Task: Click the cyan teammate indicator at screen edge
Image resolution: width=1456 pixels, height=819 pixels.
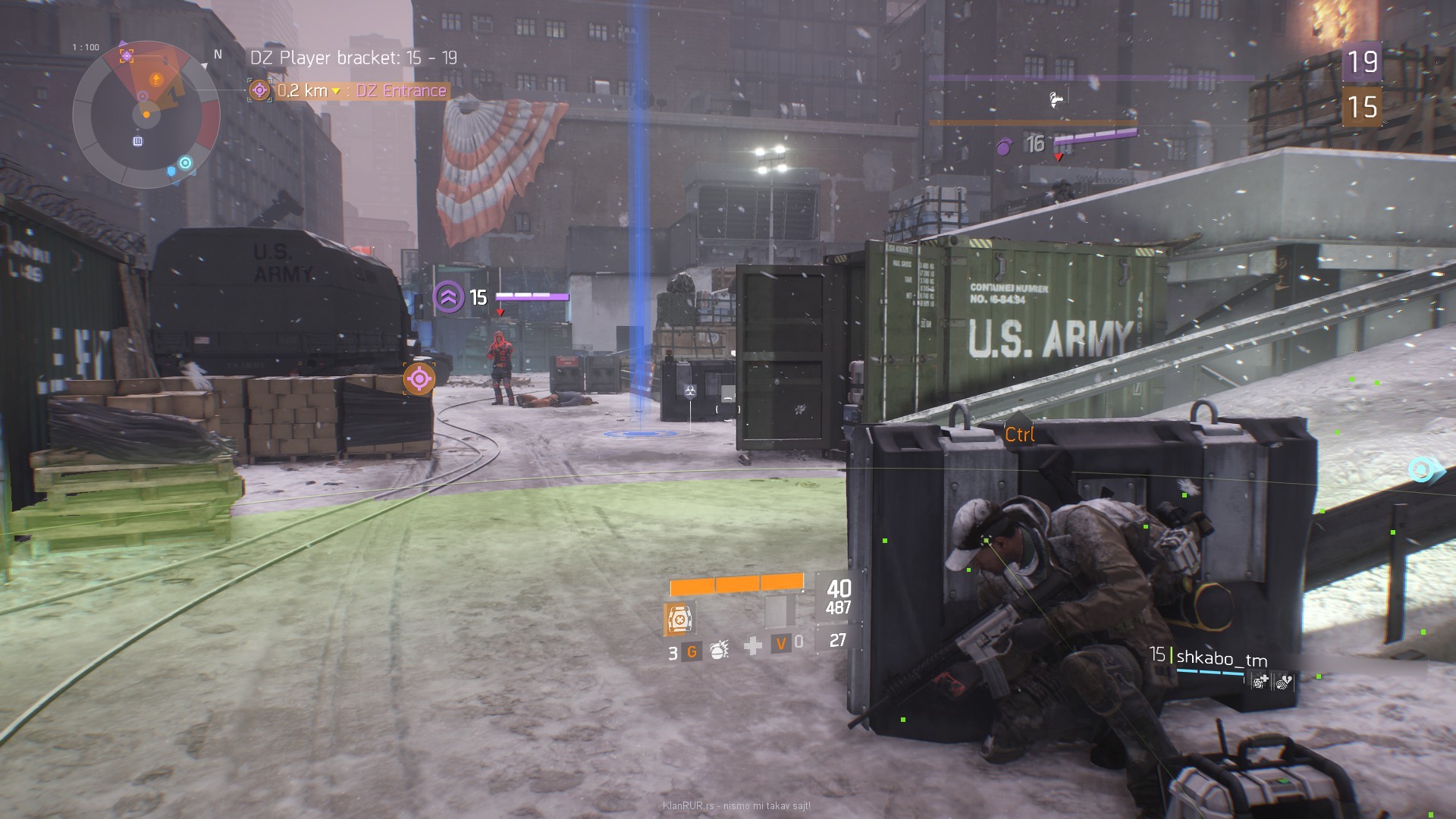Action: coord(1421,470)
